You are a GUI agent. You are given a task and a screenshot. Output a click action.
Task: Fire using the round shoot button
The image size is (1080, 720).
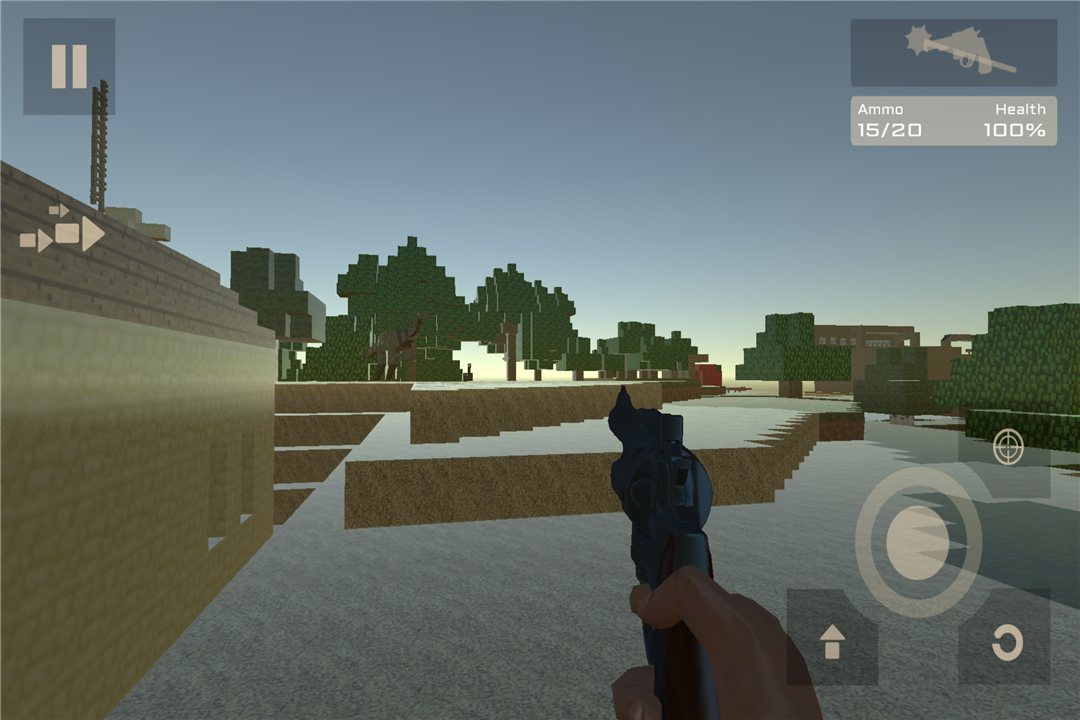point(918,543)
